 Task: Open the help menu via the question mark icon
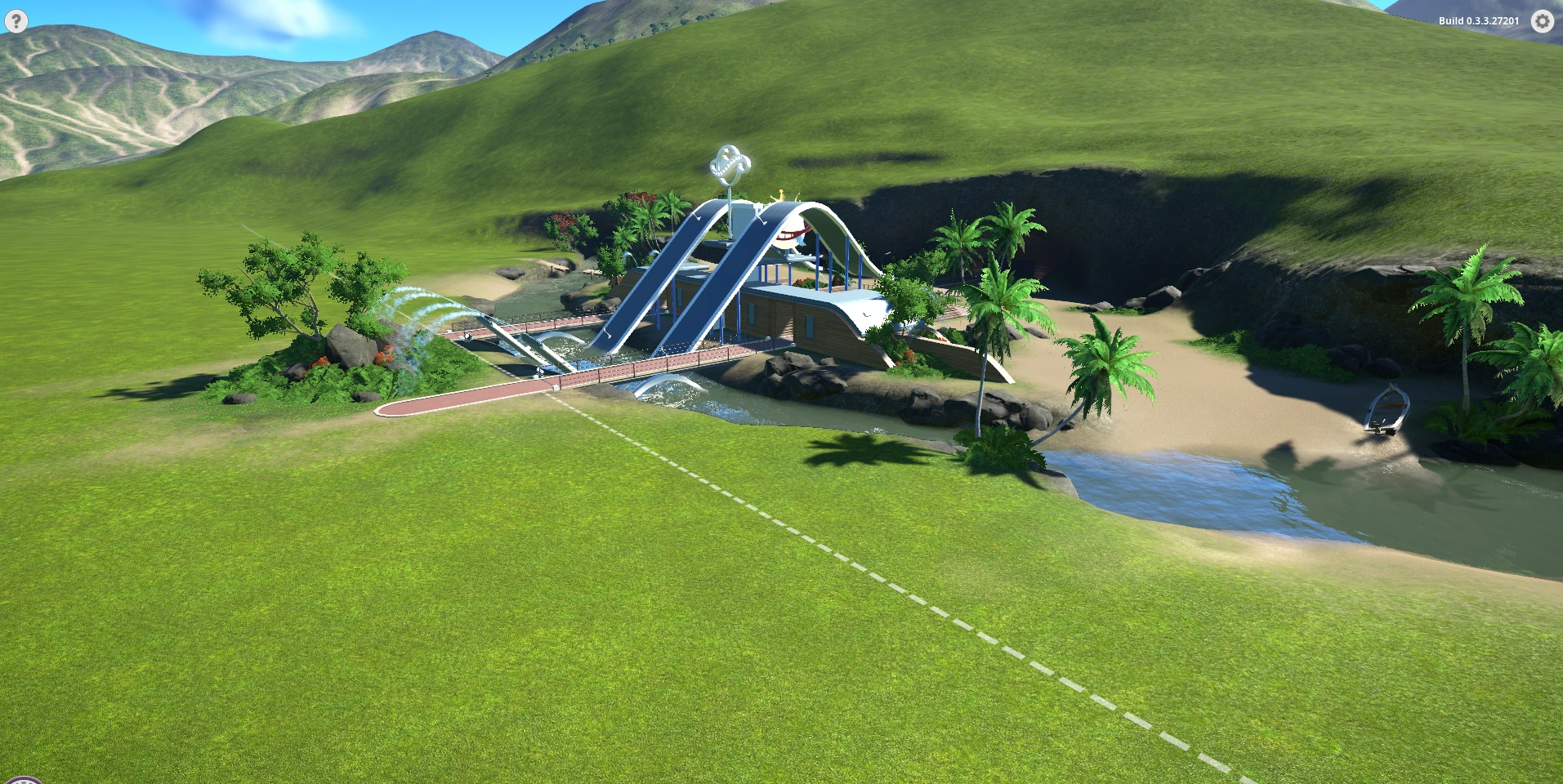pos(15,22)
